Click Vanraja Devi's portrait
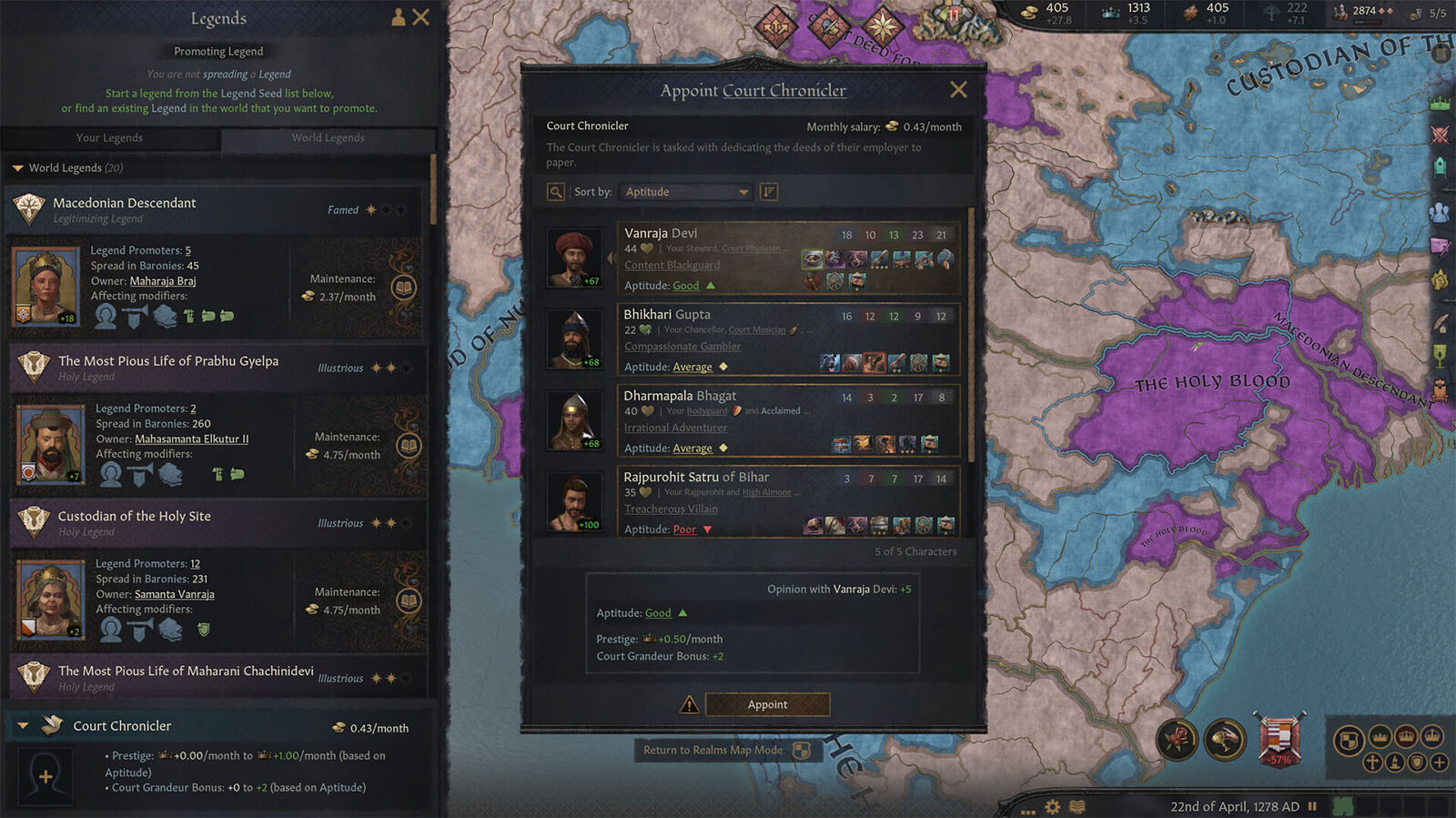Screen dimensions: 1456x818 pos(573,256)
